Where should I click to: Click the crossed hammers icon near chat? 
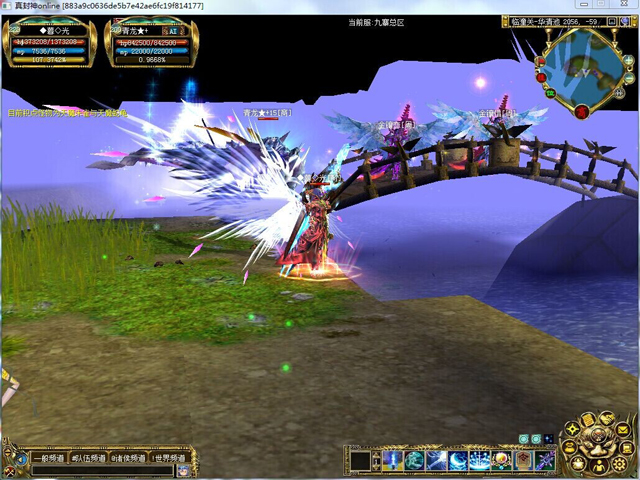coord(10,471)
